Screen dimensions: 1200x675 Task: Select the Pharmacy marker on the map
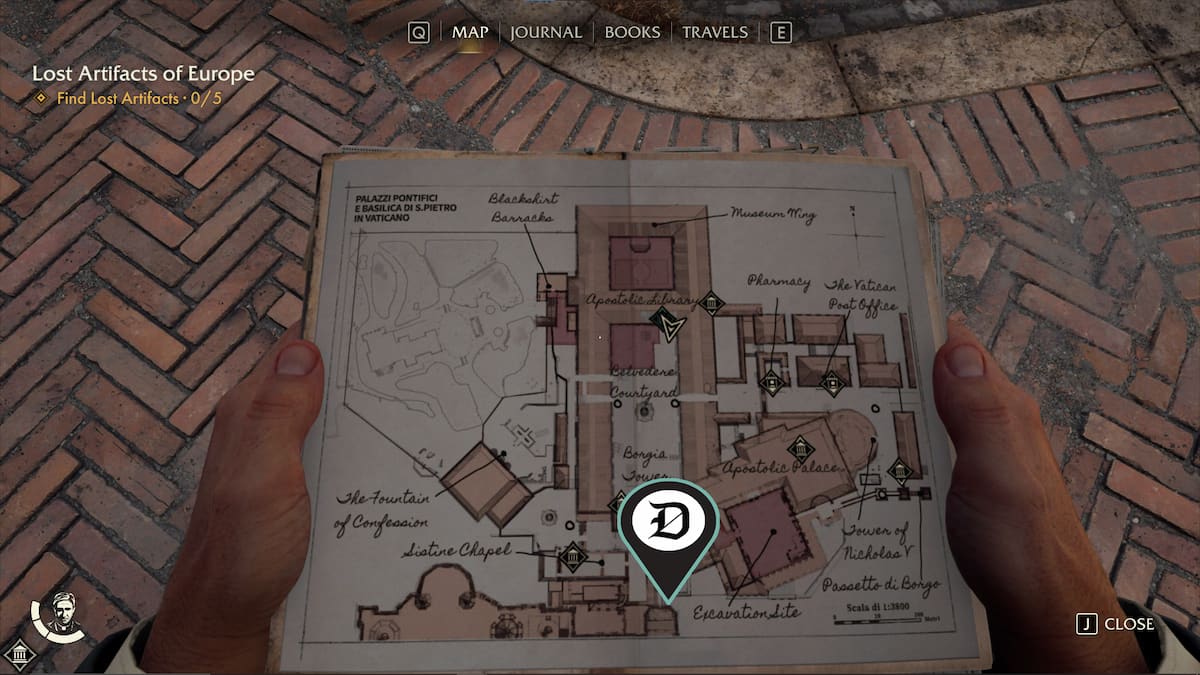pyautogui.click(x=770, y=381)
